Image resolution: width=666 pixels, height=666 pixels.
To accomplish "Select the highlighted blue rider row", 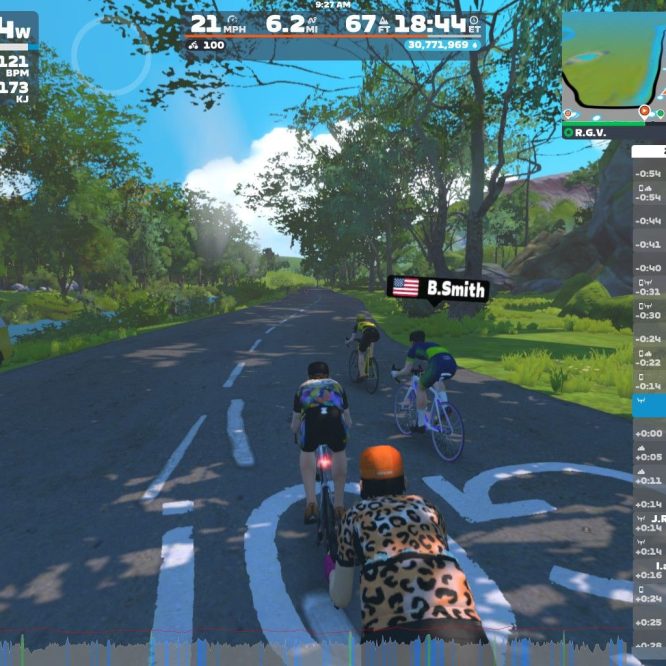I will click(x=649, y=404).
